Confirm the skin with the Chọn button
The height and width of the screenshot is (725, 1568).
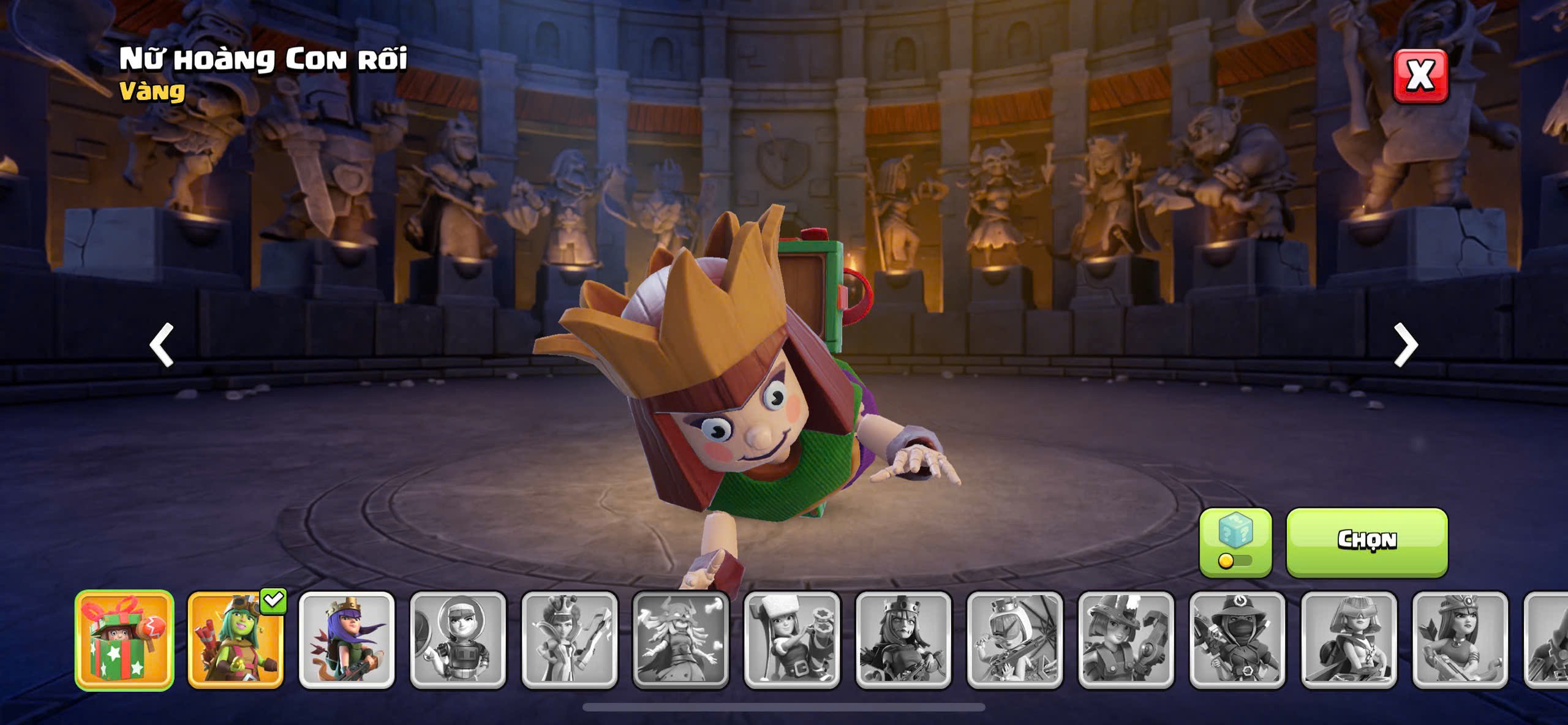1366,541
